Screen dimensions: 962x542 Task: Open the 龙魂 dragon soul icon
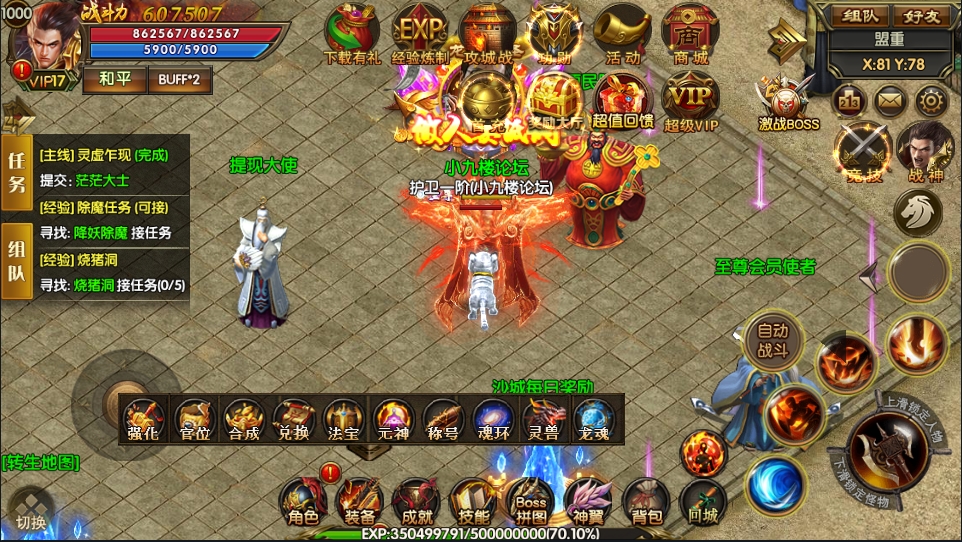(x=593, y=418)
